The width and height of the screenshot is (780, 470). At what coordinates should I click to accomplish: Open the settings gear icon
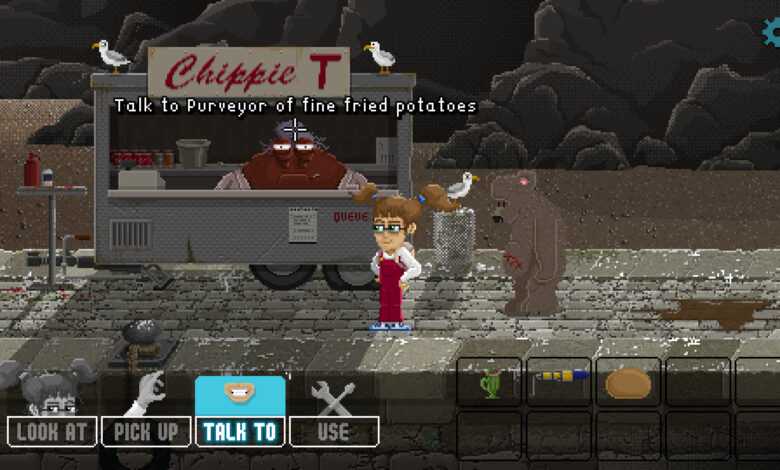(772, 33)
